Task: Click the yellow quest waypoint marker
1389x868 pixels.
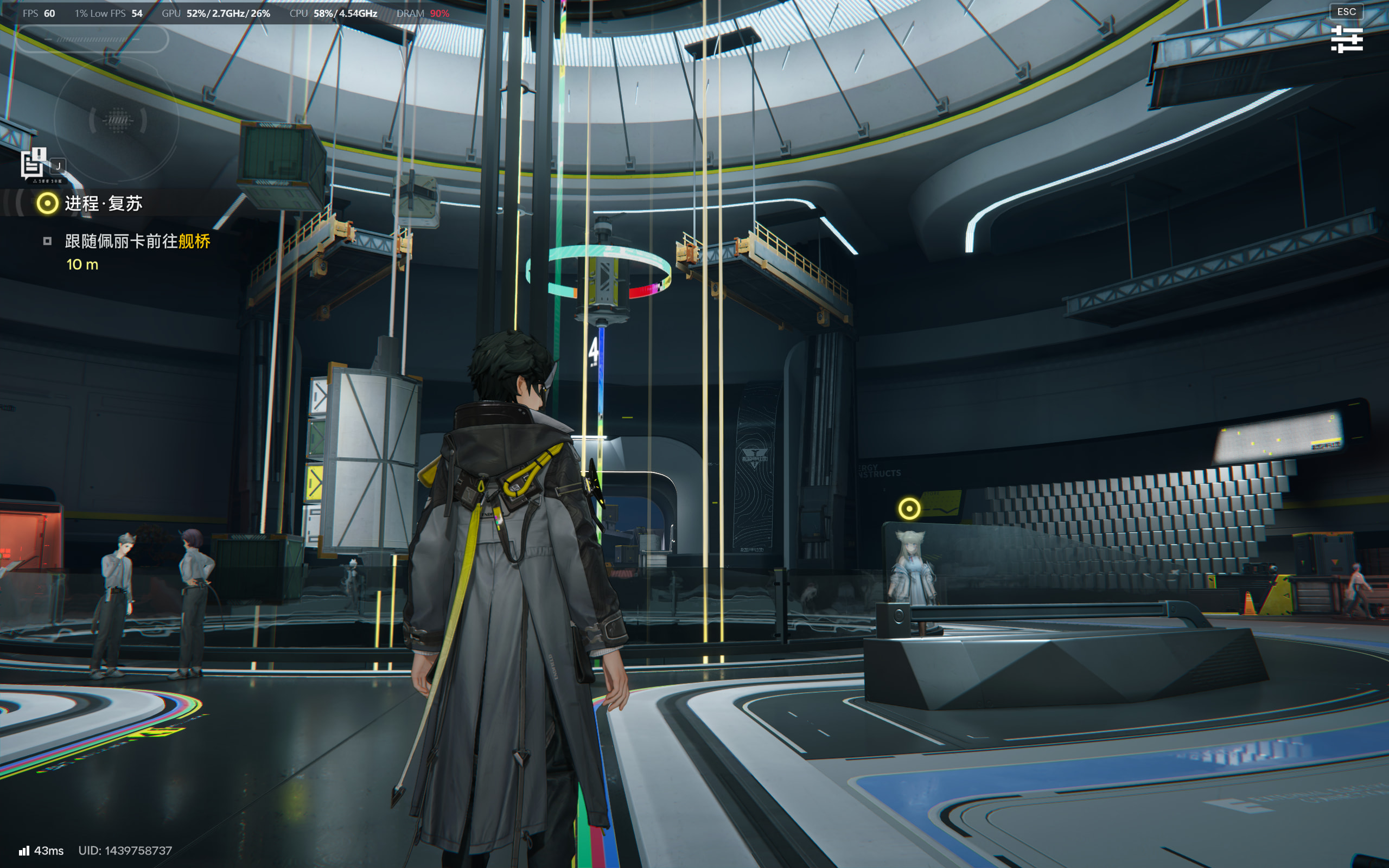Action: click(x=909, y=509)
